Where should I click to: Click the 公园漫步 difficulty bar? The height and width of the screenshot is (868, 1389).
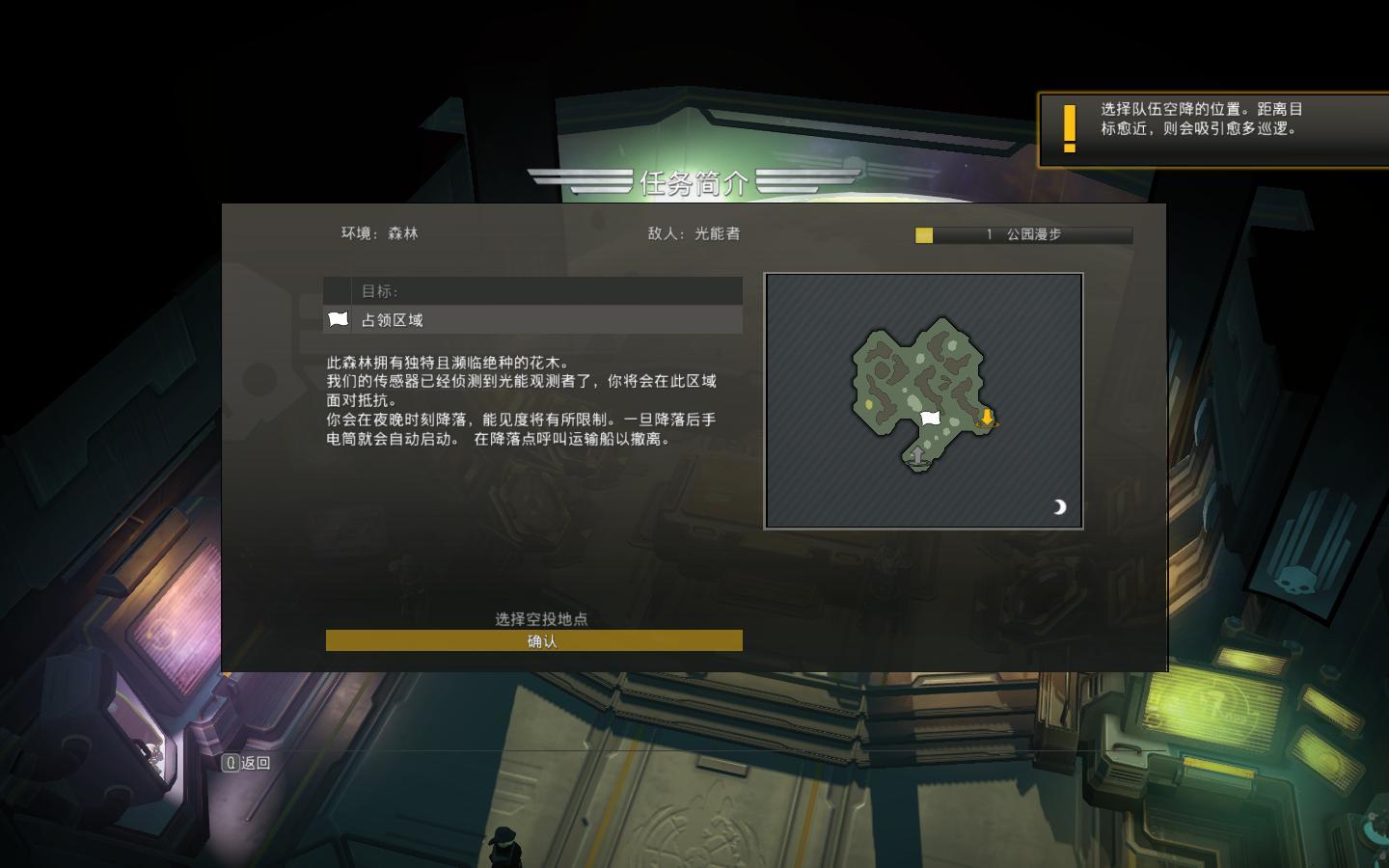pos(1022,234)
